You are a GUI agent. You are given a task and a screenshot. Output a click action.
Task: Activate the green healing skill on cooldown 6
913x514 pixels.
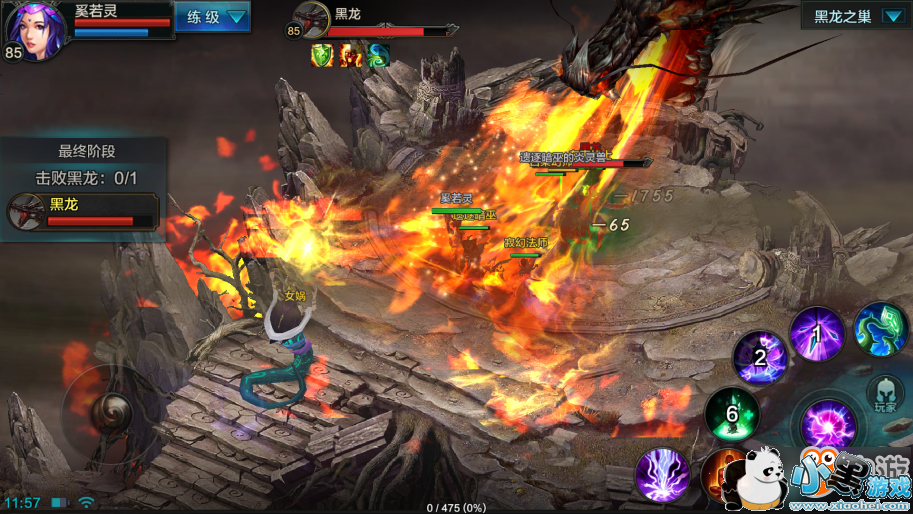[x=732, y=414]
